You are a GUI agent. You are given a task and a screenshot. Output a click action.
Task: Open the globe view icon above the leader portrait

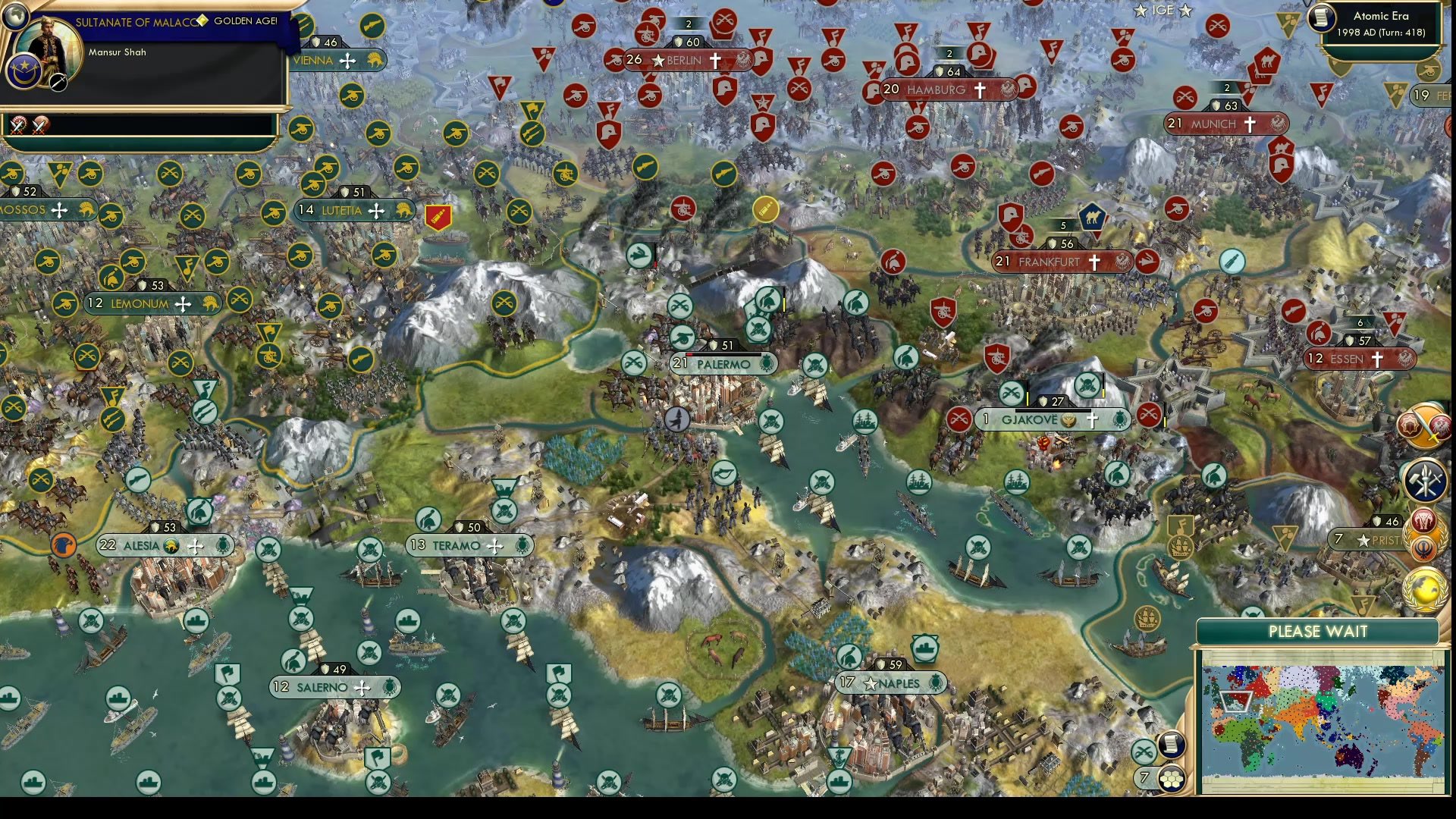tap(16, 17)
